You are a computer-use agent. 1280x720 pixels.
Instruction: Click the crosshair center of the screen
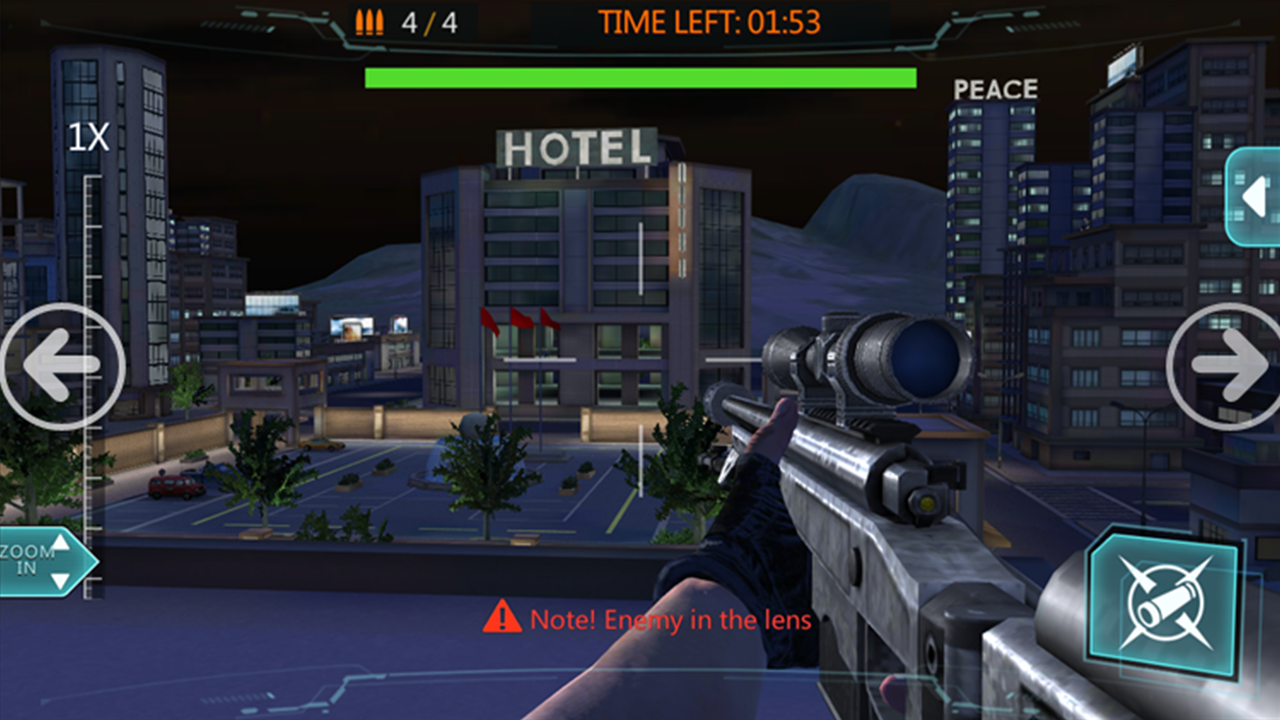pyautogui.click(x=640, y=360)
